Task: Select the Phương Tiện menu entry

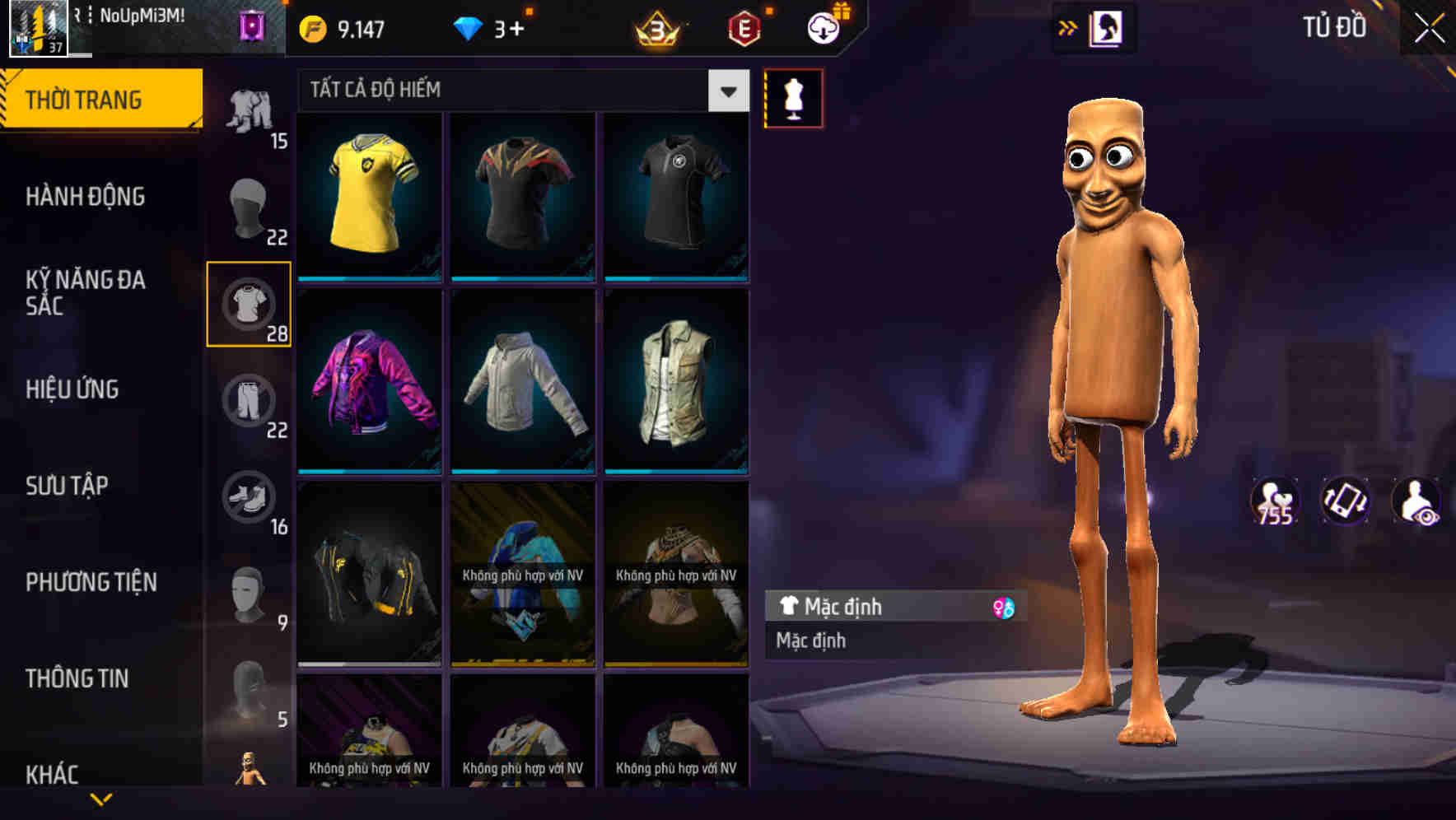Action: point(91,582)
